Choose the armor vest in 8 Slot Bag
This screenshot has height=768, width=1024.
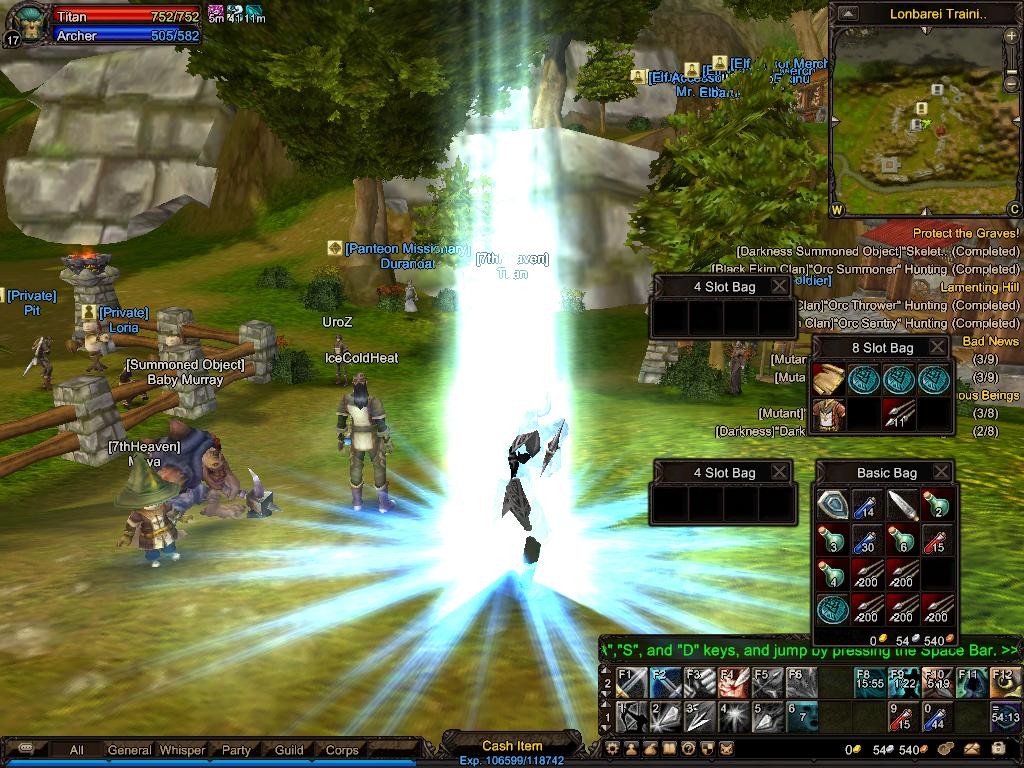pos(828,414)
